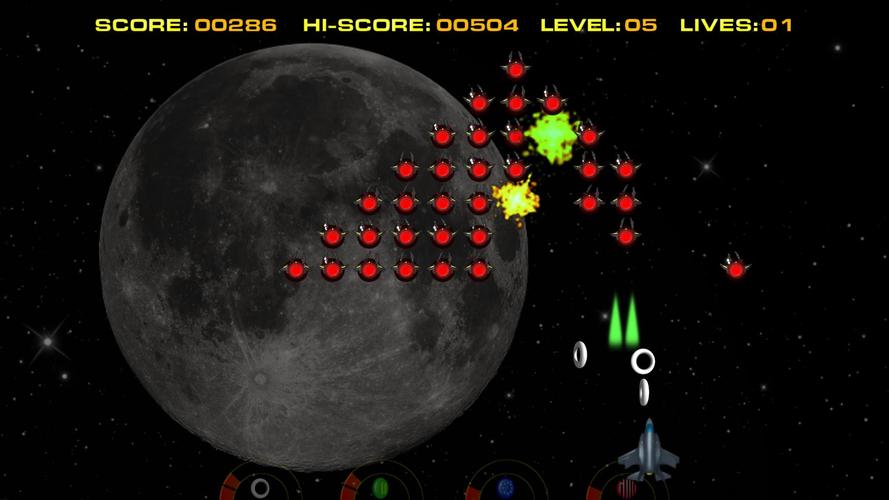Choose the green orb weapon icon
The width and height of the screenshot is (889, 500).
pyautogui.click(x=380, y=488)
